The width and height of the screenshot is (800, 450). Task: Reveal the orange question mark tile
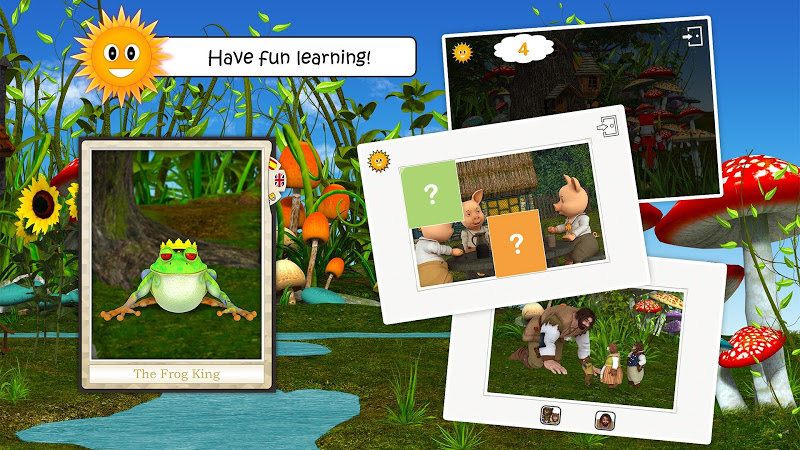click(x=517, y=243)
